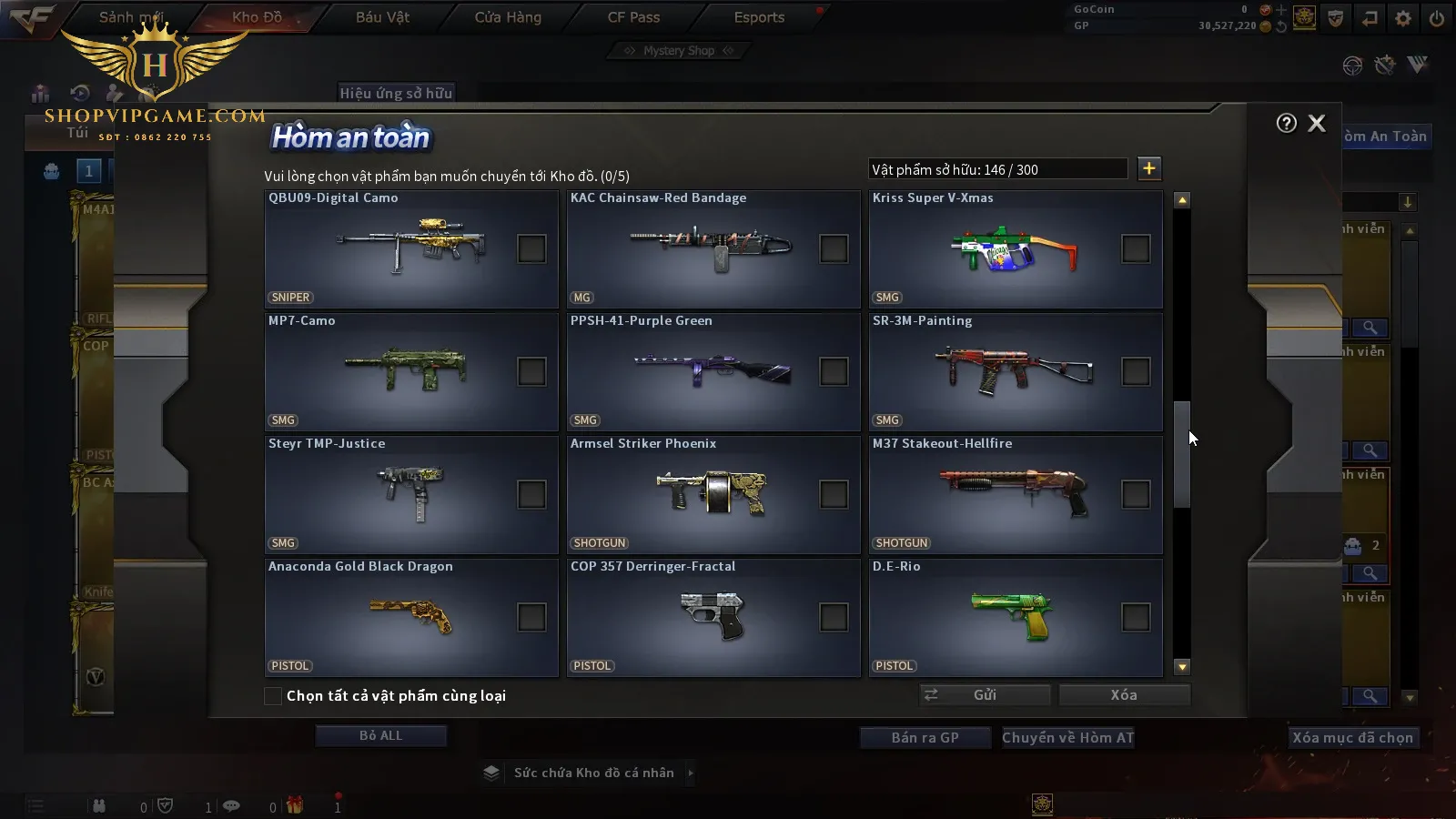
Task: Click the scrollbar down arrow
Action: [x=1182, y=667]
